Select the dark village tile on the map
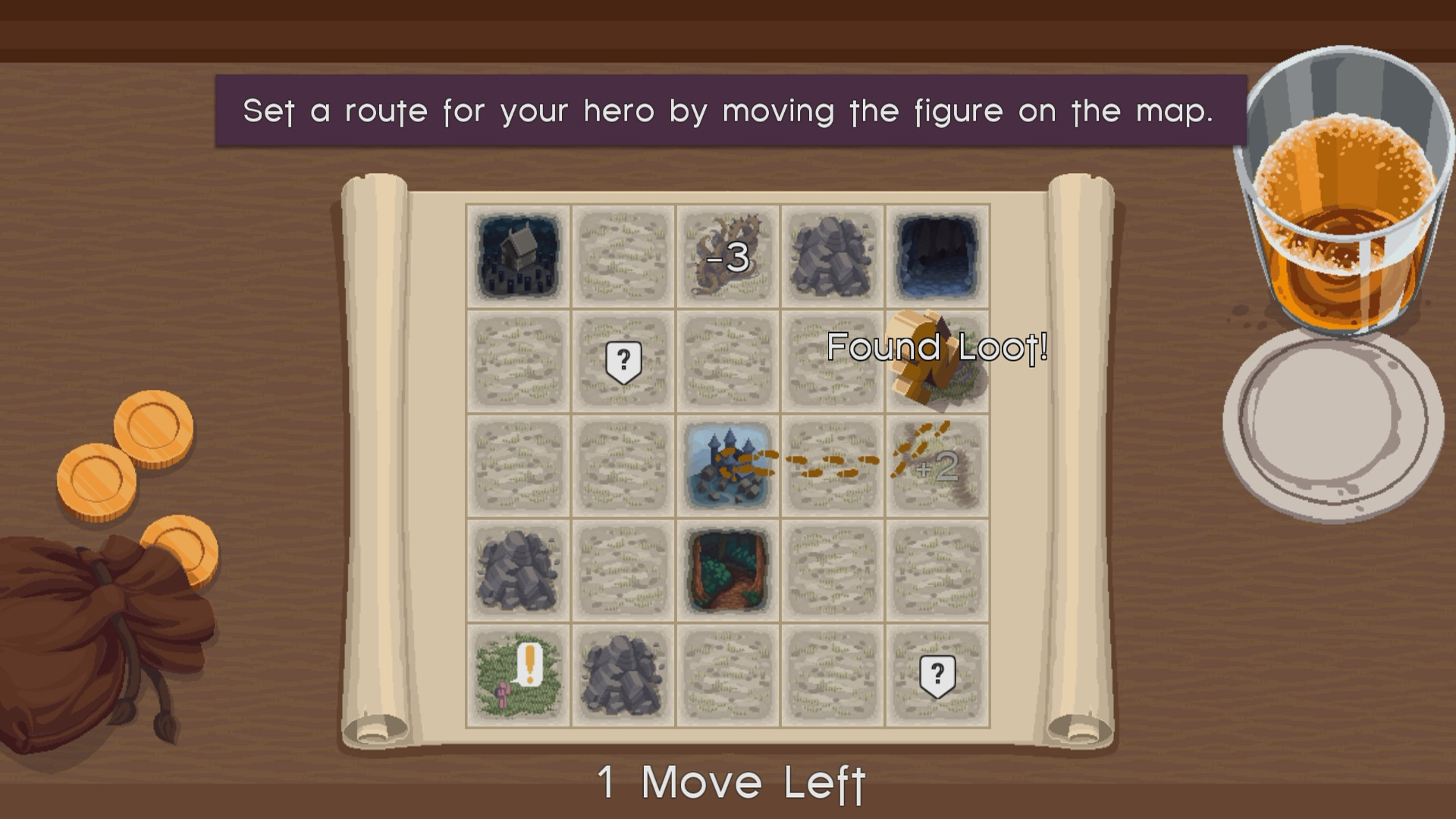This screenshot has width=1456, height=819. (518, 256)
